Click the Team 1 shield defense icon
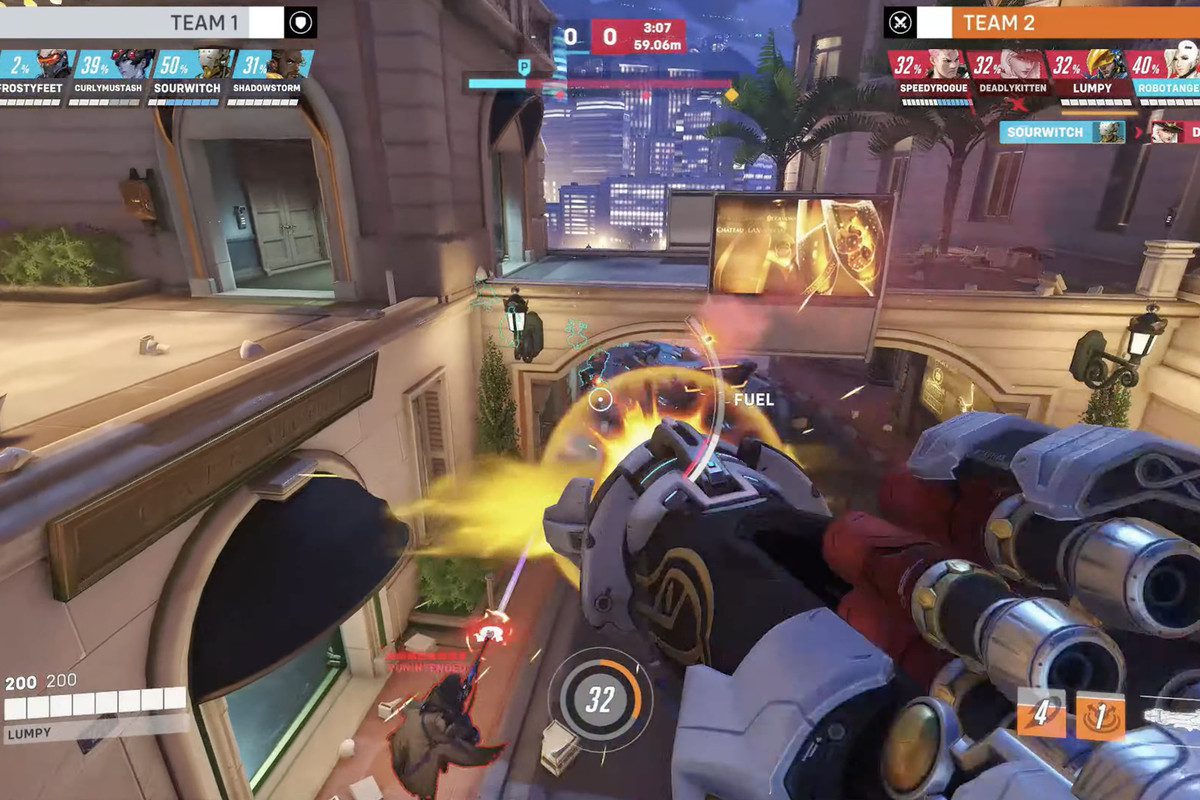This screenshot has height=800, width=1200. click(300, 22)
